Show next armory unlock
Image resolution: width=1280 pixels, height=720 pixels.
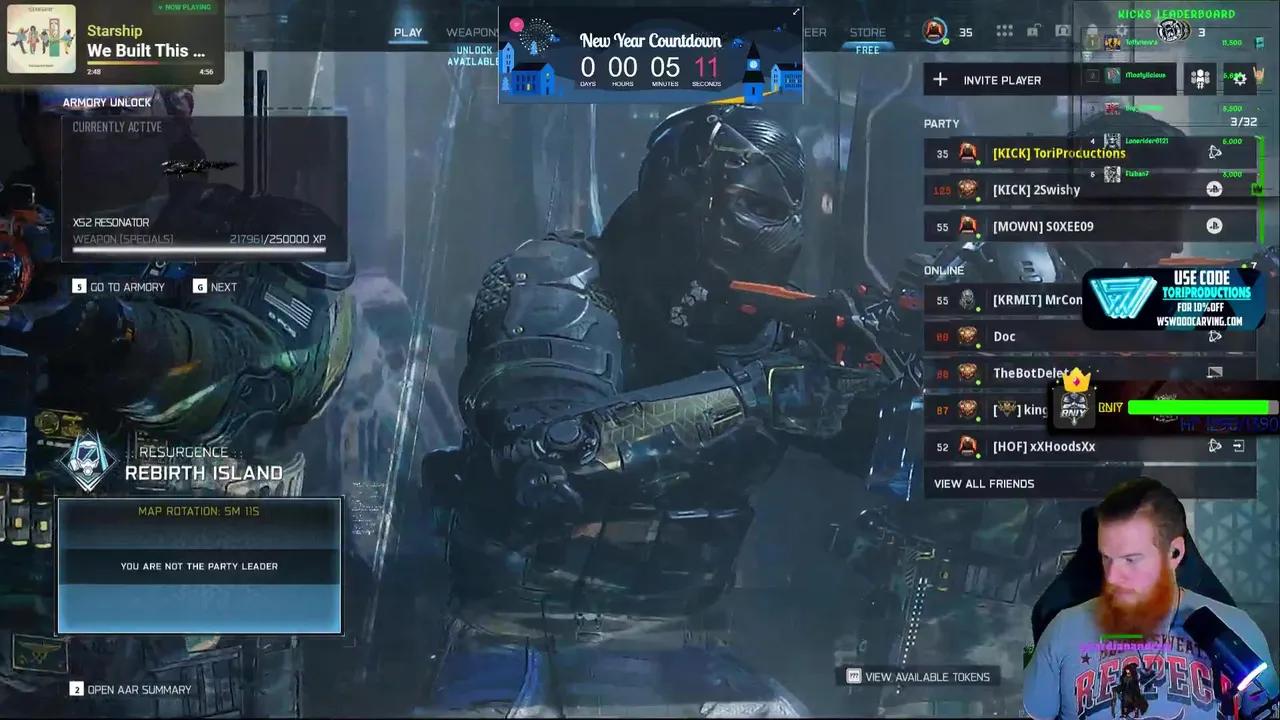(216, 287)
